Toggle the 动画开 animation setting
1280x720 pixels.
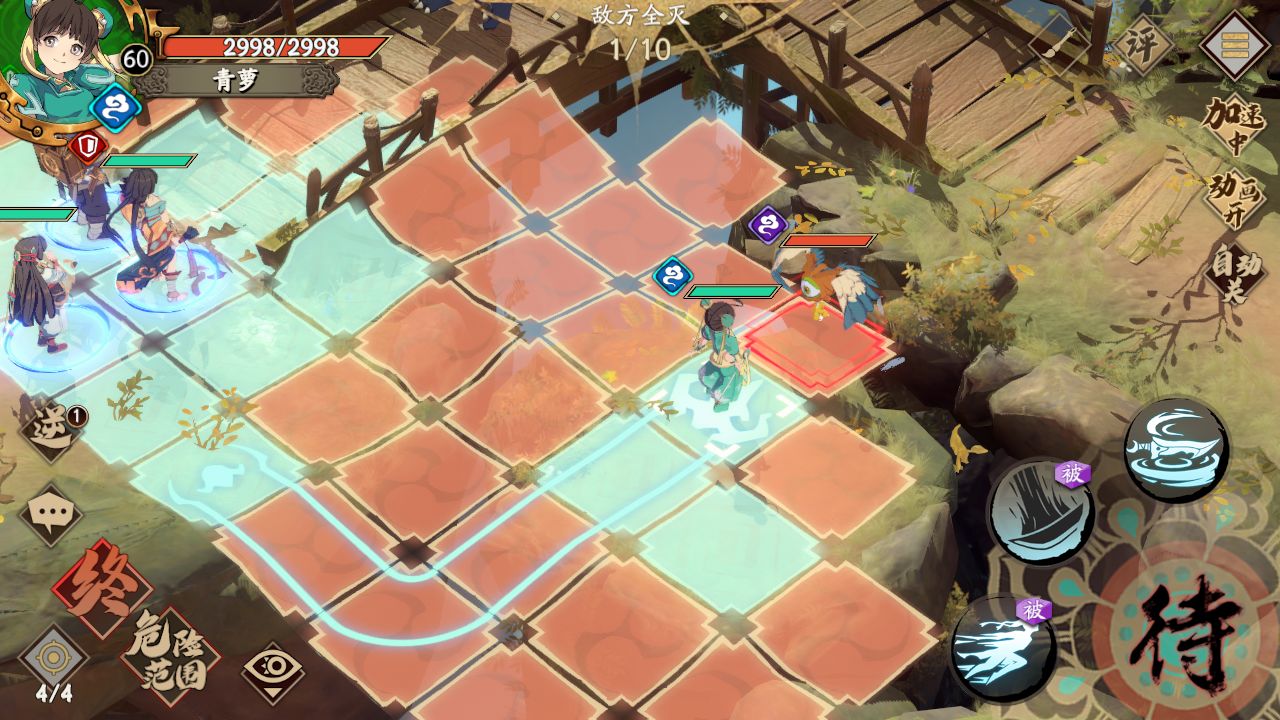[x=1233, y=198]
